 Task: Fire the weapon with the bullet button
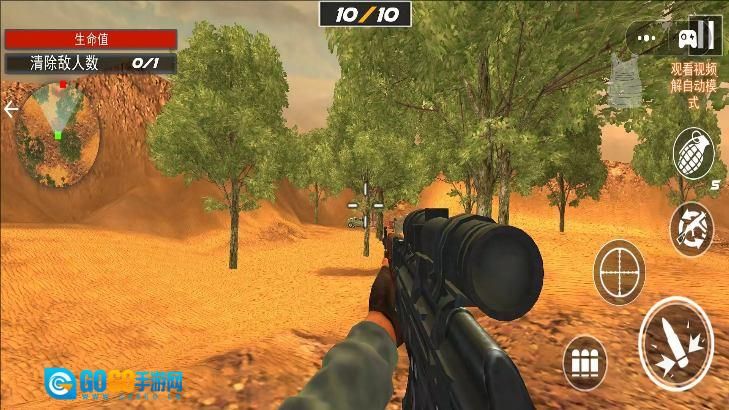click(x=675, y=344)
